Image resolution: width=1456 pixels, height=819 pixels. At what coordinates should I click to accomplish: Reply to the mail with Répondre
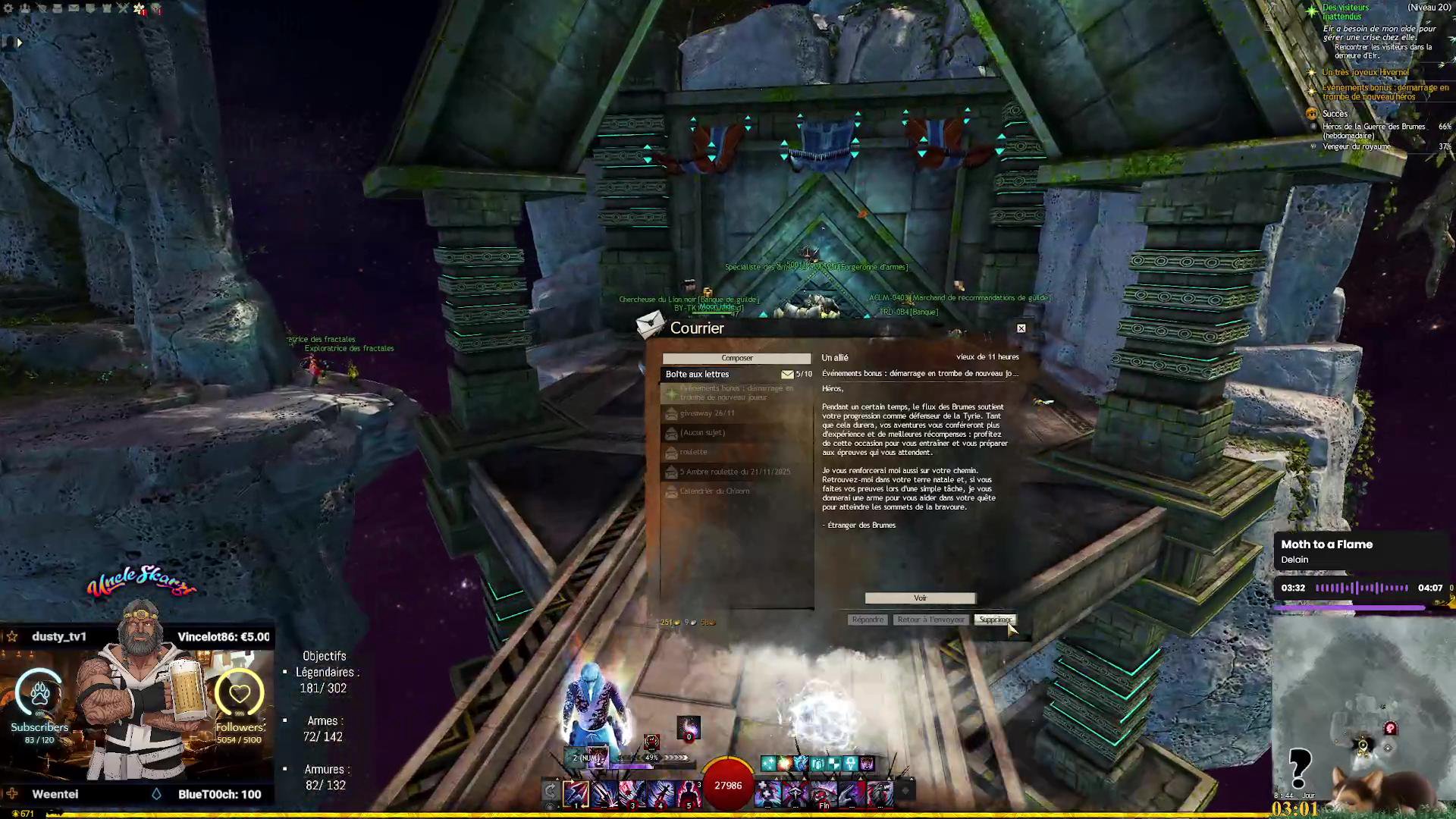868,620
